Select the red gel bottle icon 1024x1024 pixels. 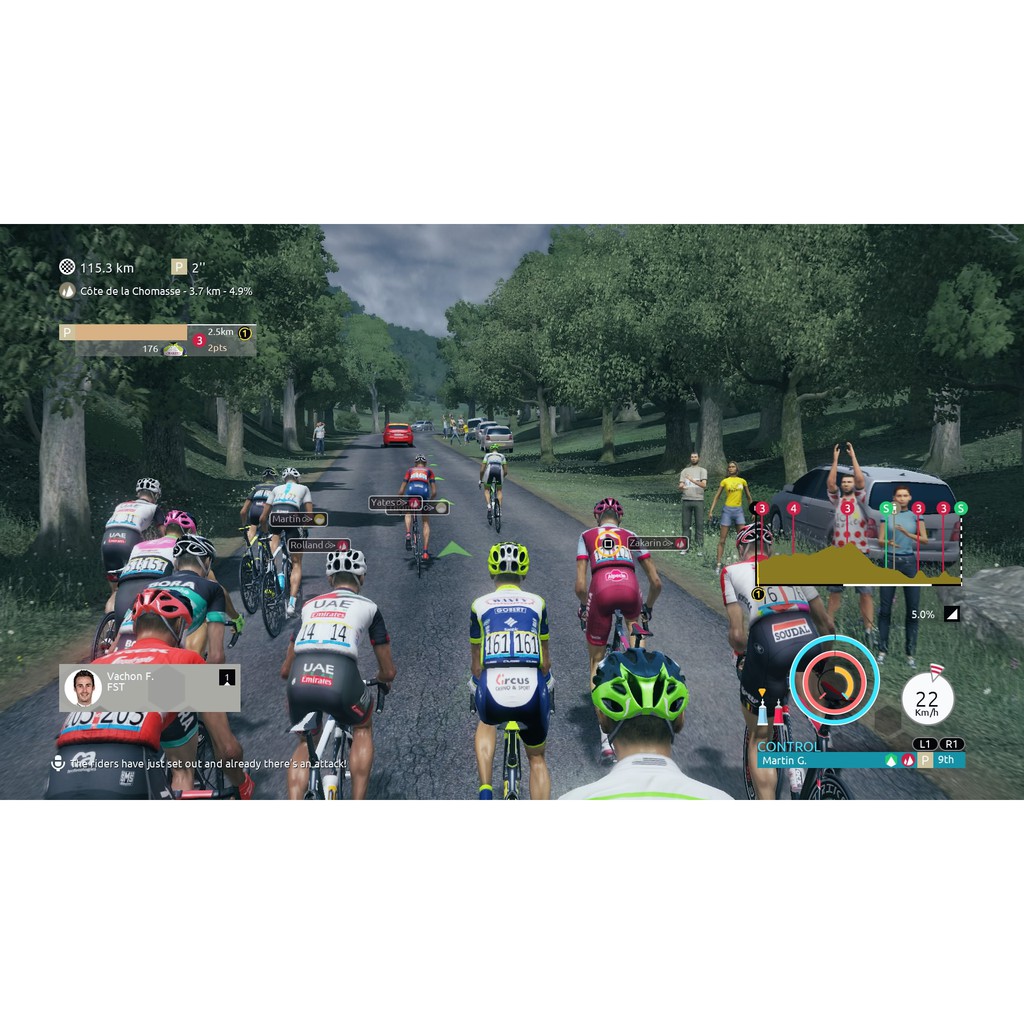[779, 712]
